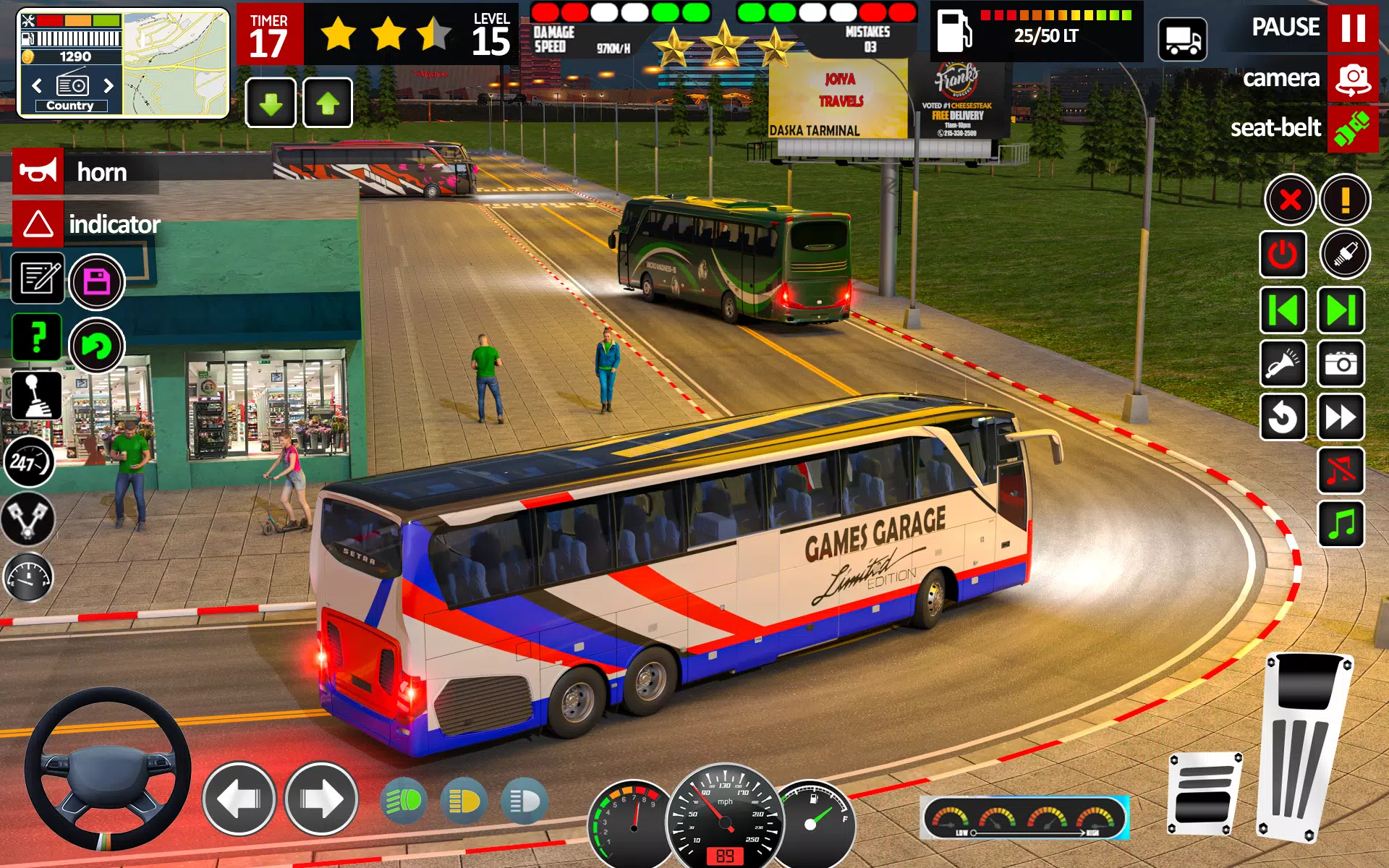Tap the red power button

[1283, 255]
